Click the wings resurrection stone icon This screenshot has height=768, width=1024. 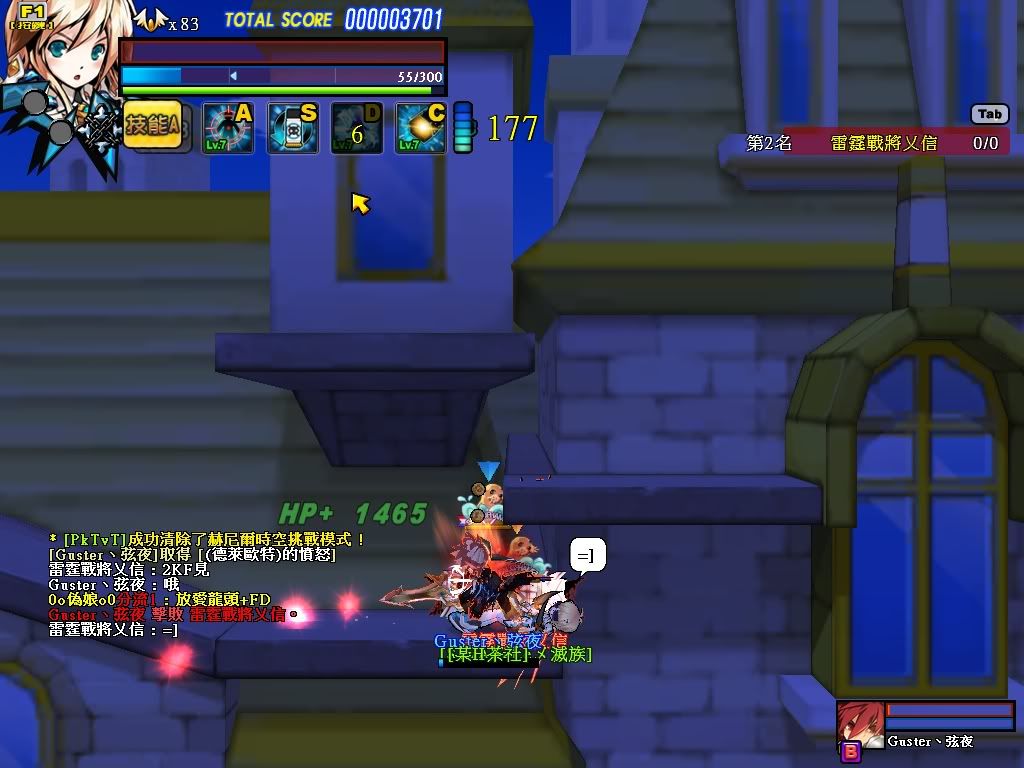[149, 20]
